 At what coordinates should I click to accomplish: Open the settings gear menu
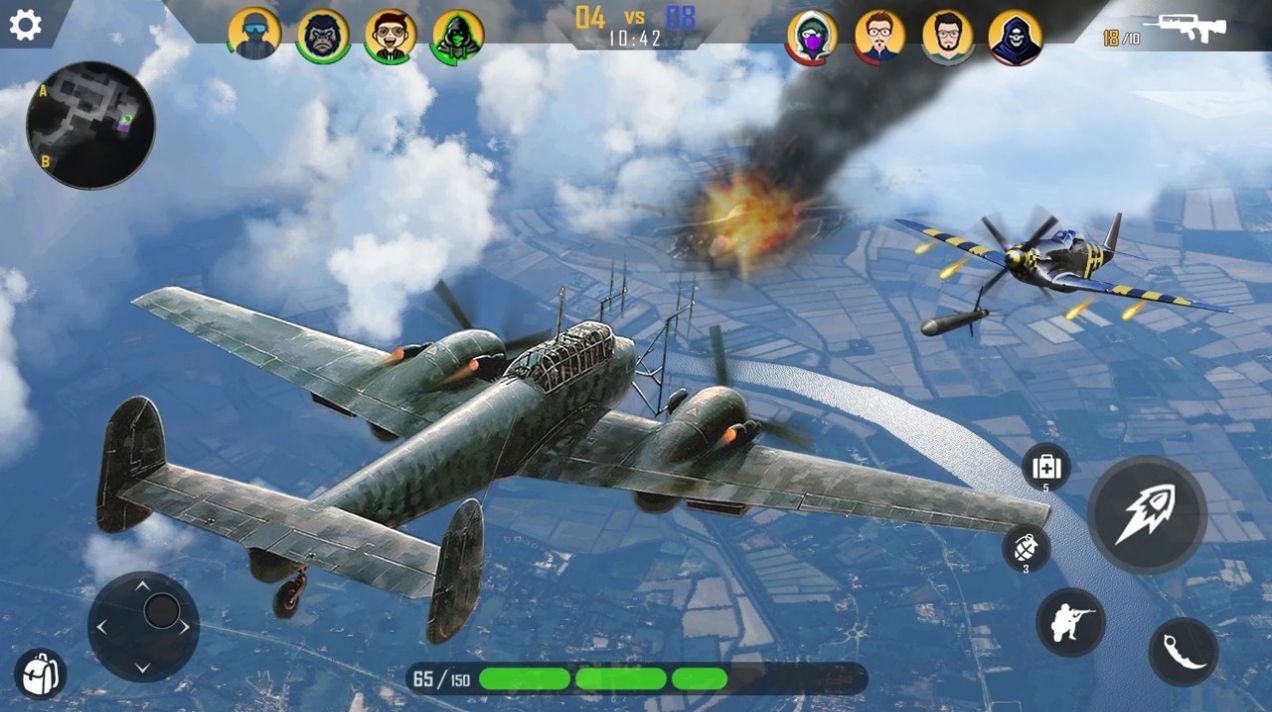tap(25, 25)
